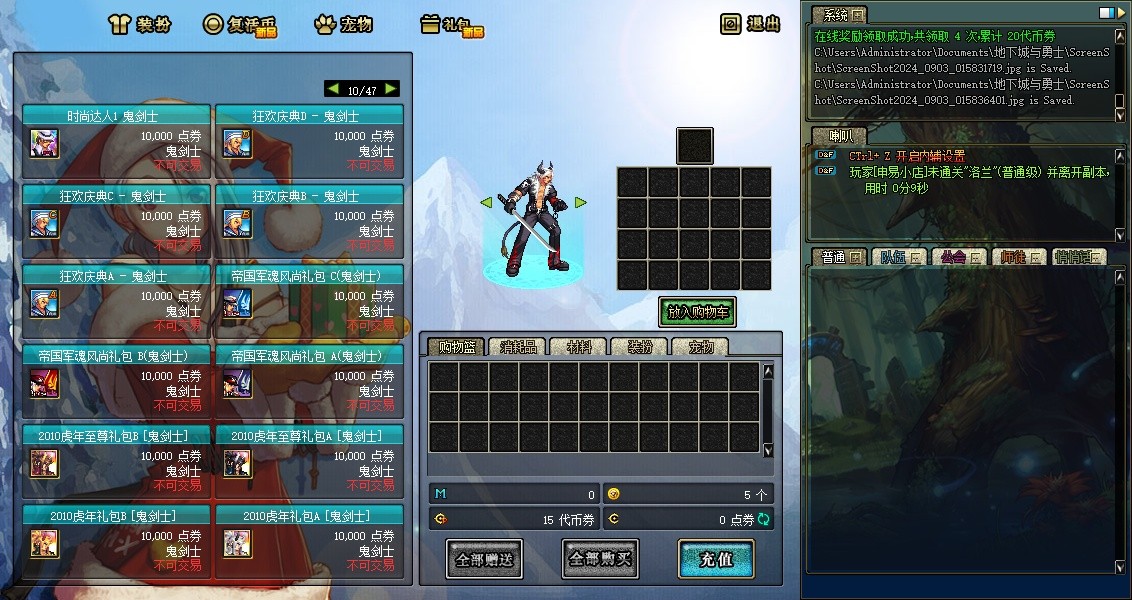Screen dimensions: 1132x600
Task: Buy everything with 全部购买 button
Action: [600, 559]
